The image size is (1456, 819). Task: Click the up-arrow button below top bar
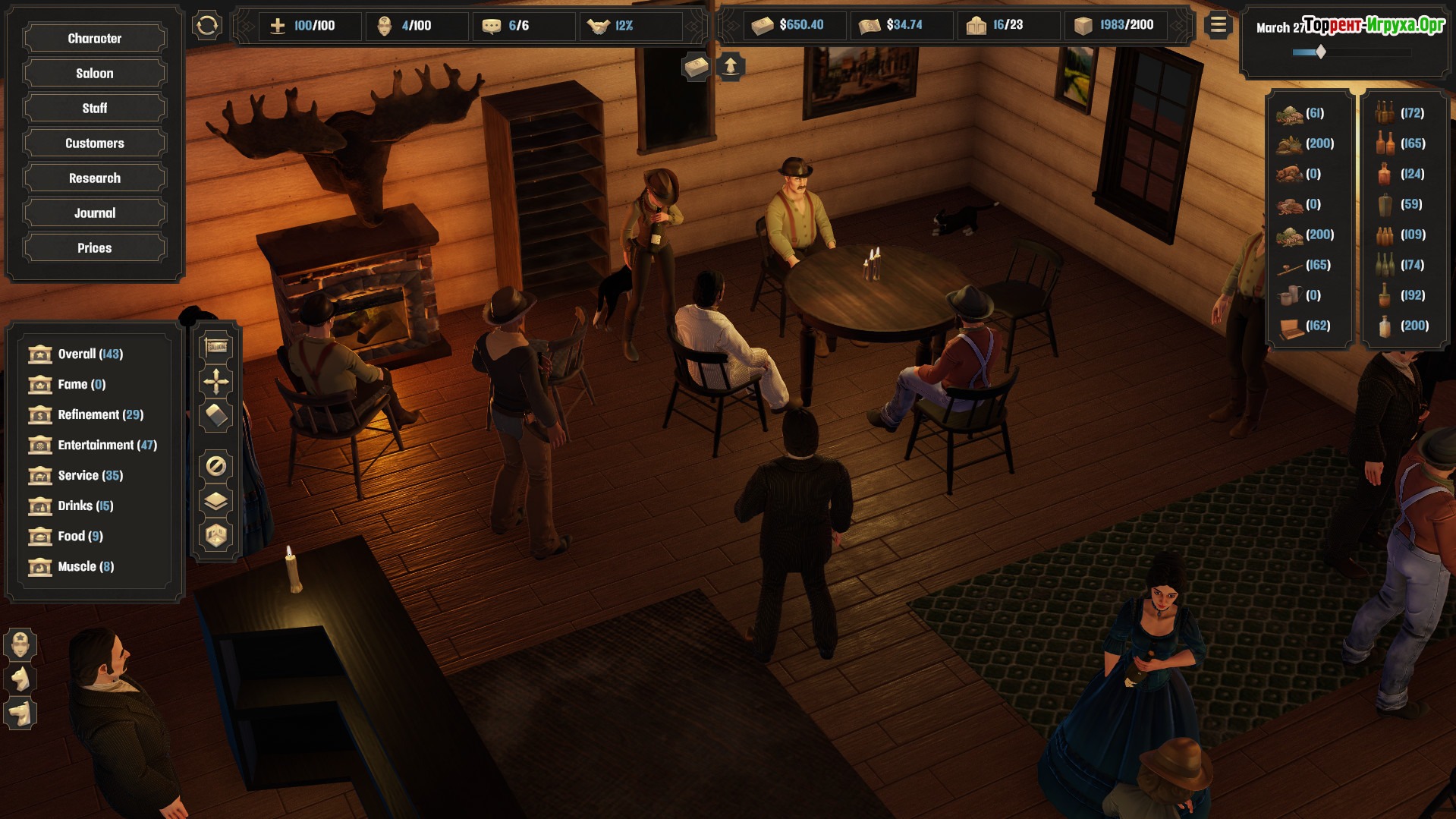(x=730, y=67)
